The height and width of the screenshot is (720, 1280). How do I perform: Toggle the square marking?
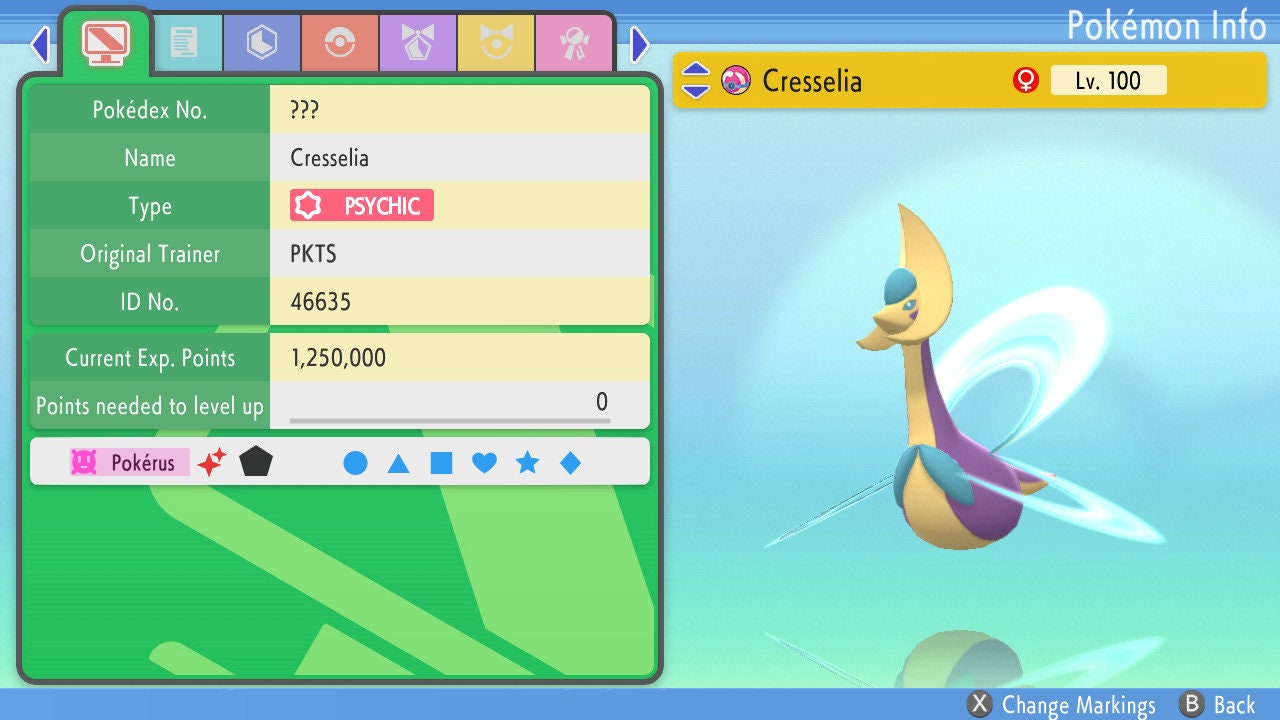tap(441, 463)
